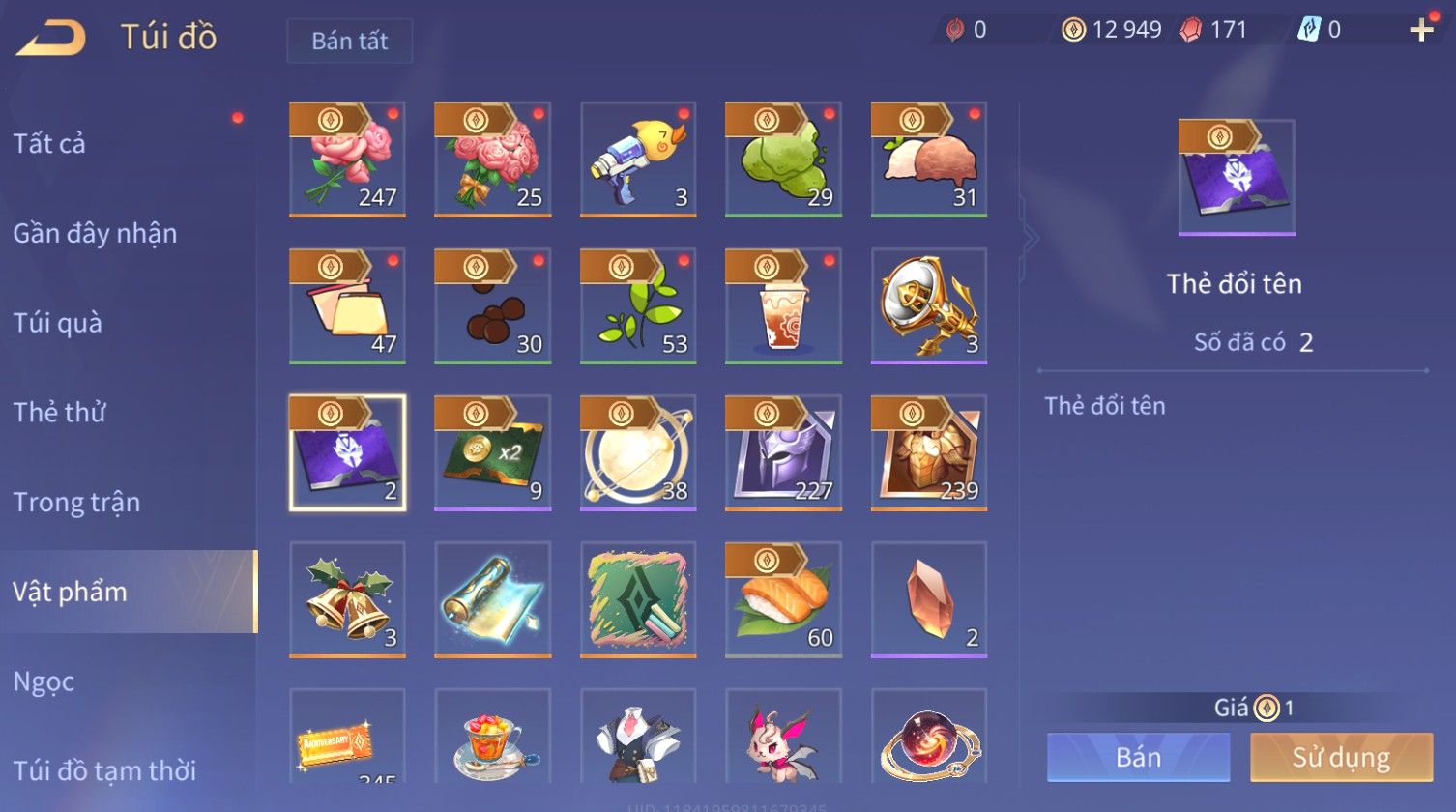1456x812 pixels.
Task: Choose the magic scroll item slot
Action: 493,599
